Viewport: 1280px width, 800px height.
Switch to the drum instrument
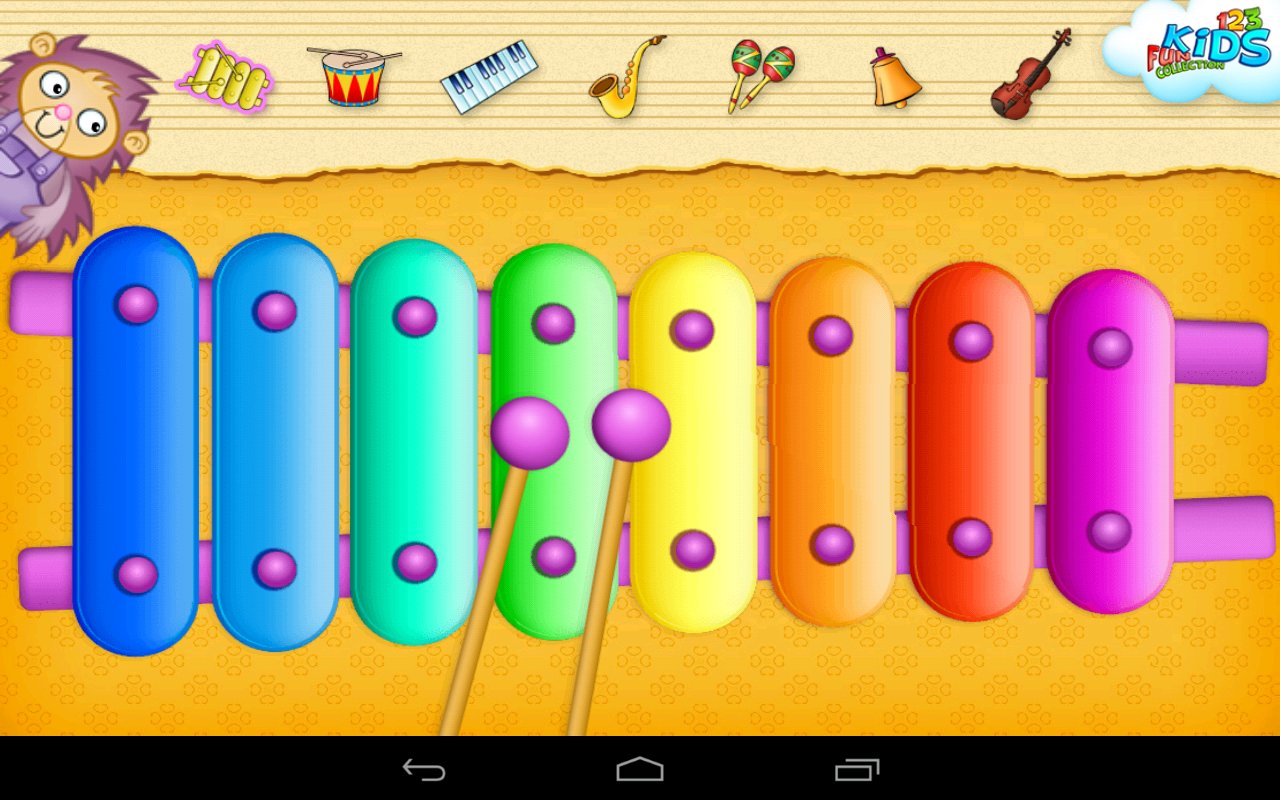pos(355,76)
